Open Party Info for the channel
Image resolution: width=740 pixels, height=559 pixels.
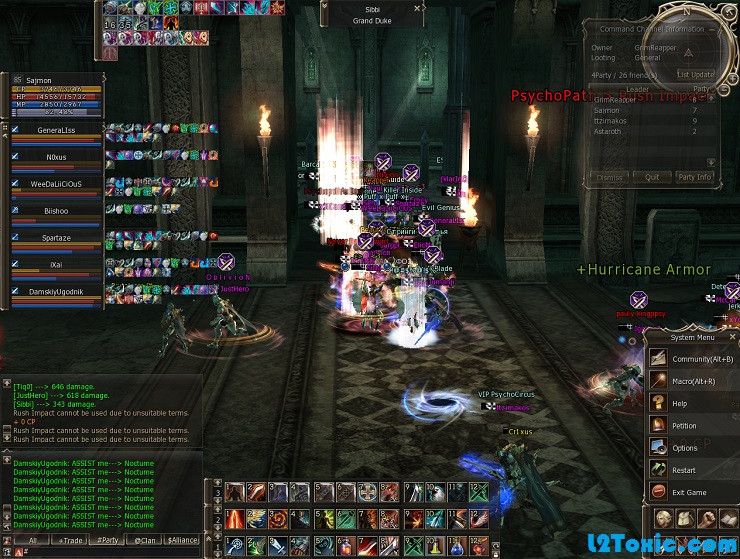pyautogui.click(x=694, y=177)
